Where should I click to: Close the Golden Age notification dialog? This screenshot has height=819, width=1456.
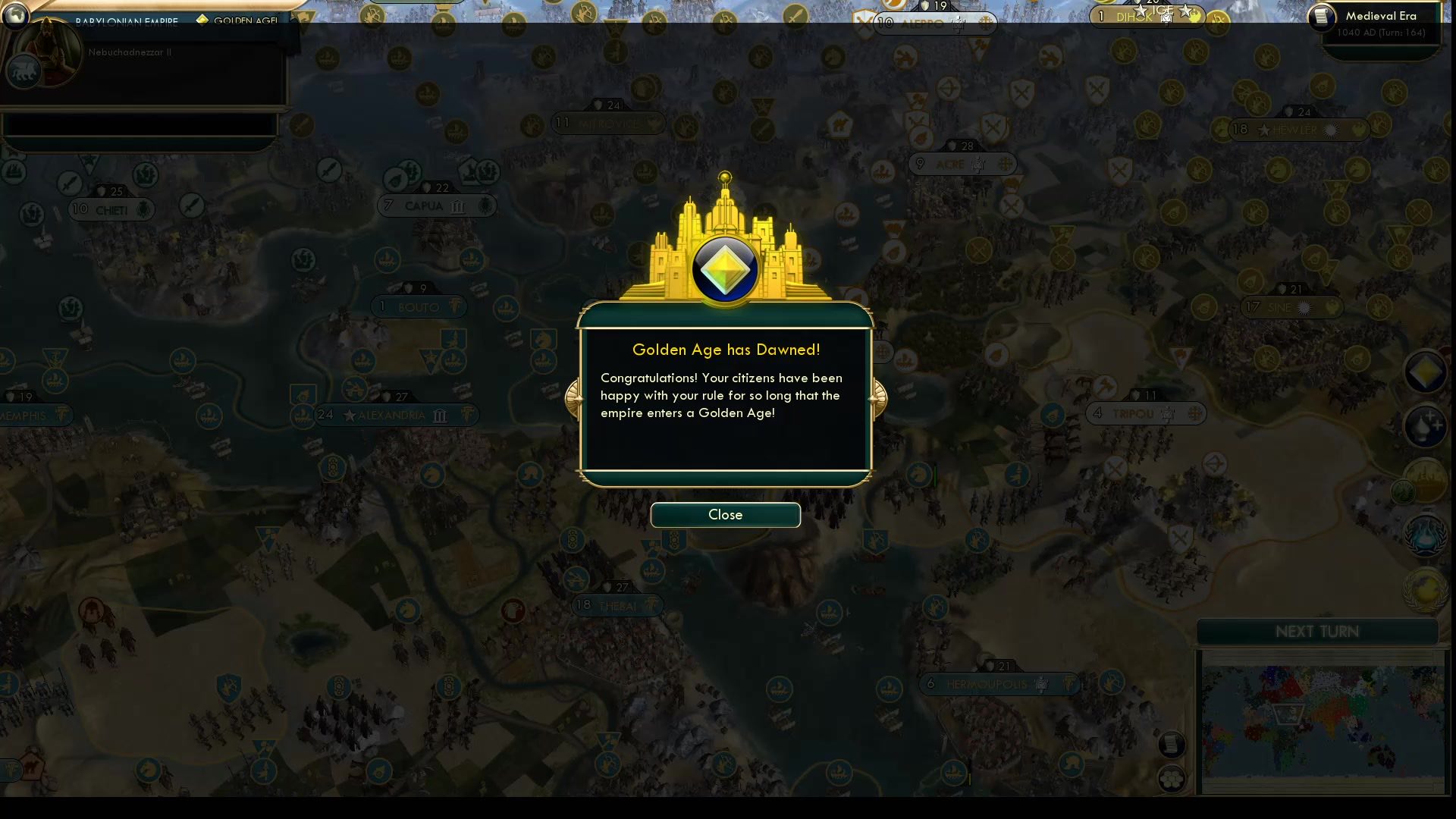[725, 515]
